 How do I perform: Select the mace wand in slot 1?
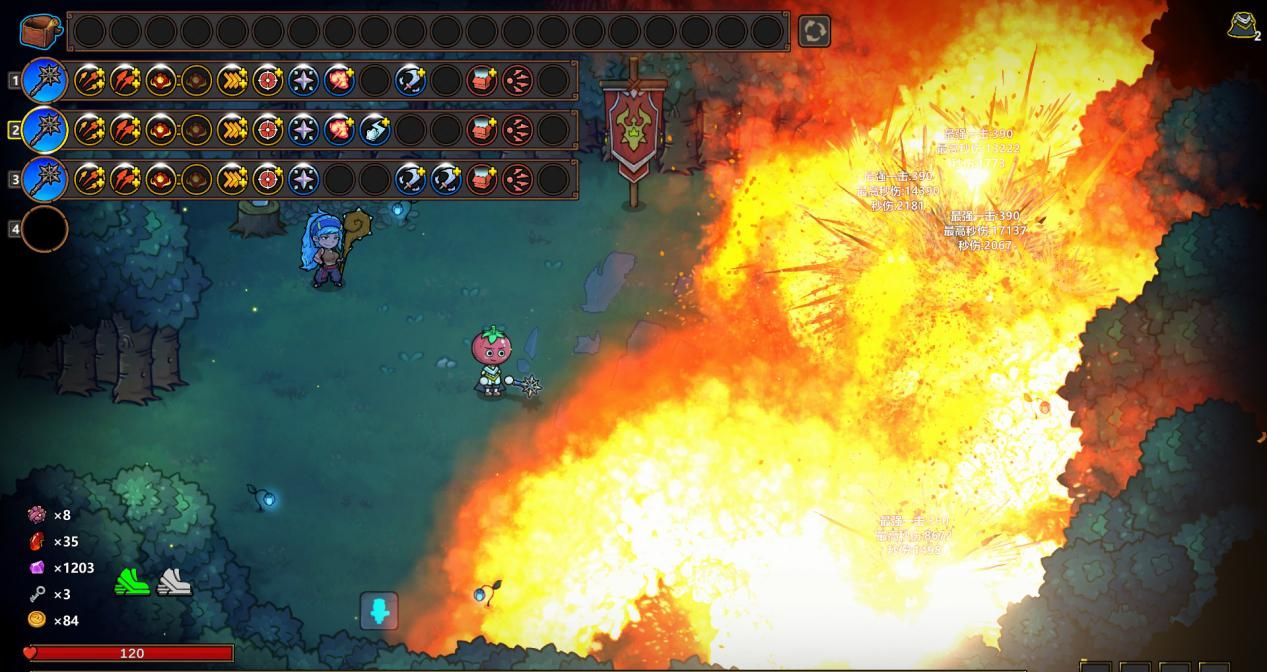tap(45, 80)
